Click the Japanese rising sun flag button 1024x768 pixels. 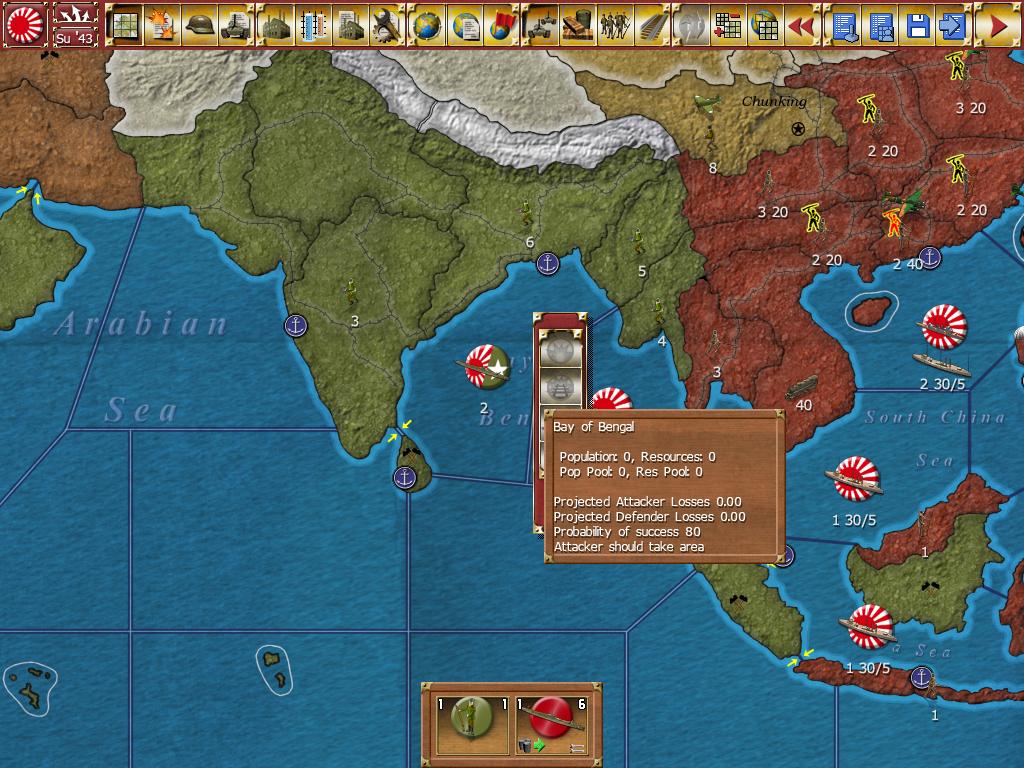27,24
